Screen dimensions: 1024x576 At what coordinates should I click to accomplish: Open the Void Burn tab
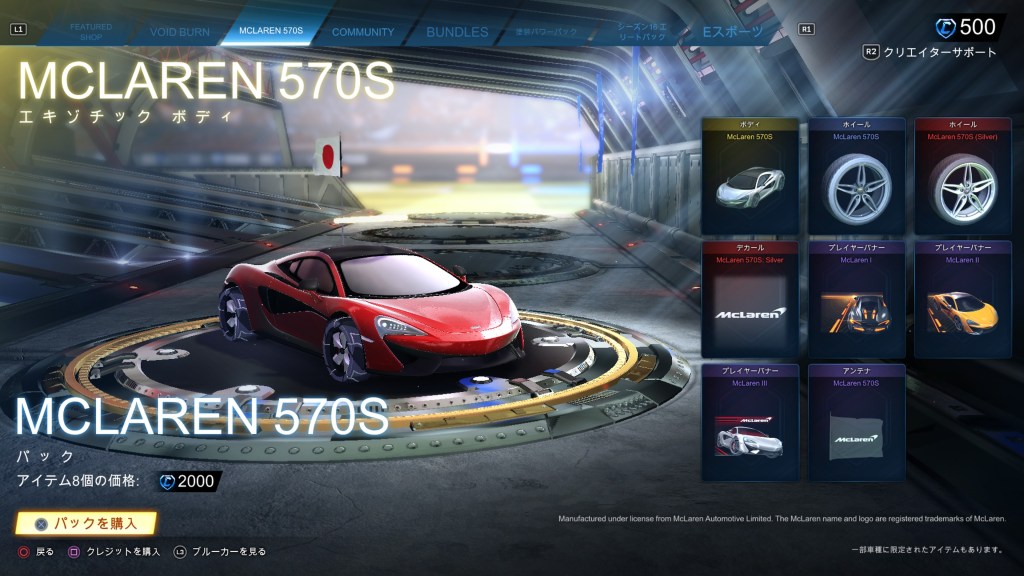coord(180,32)
